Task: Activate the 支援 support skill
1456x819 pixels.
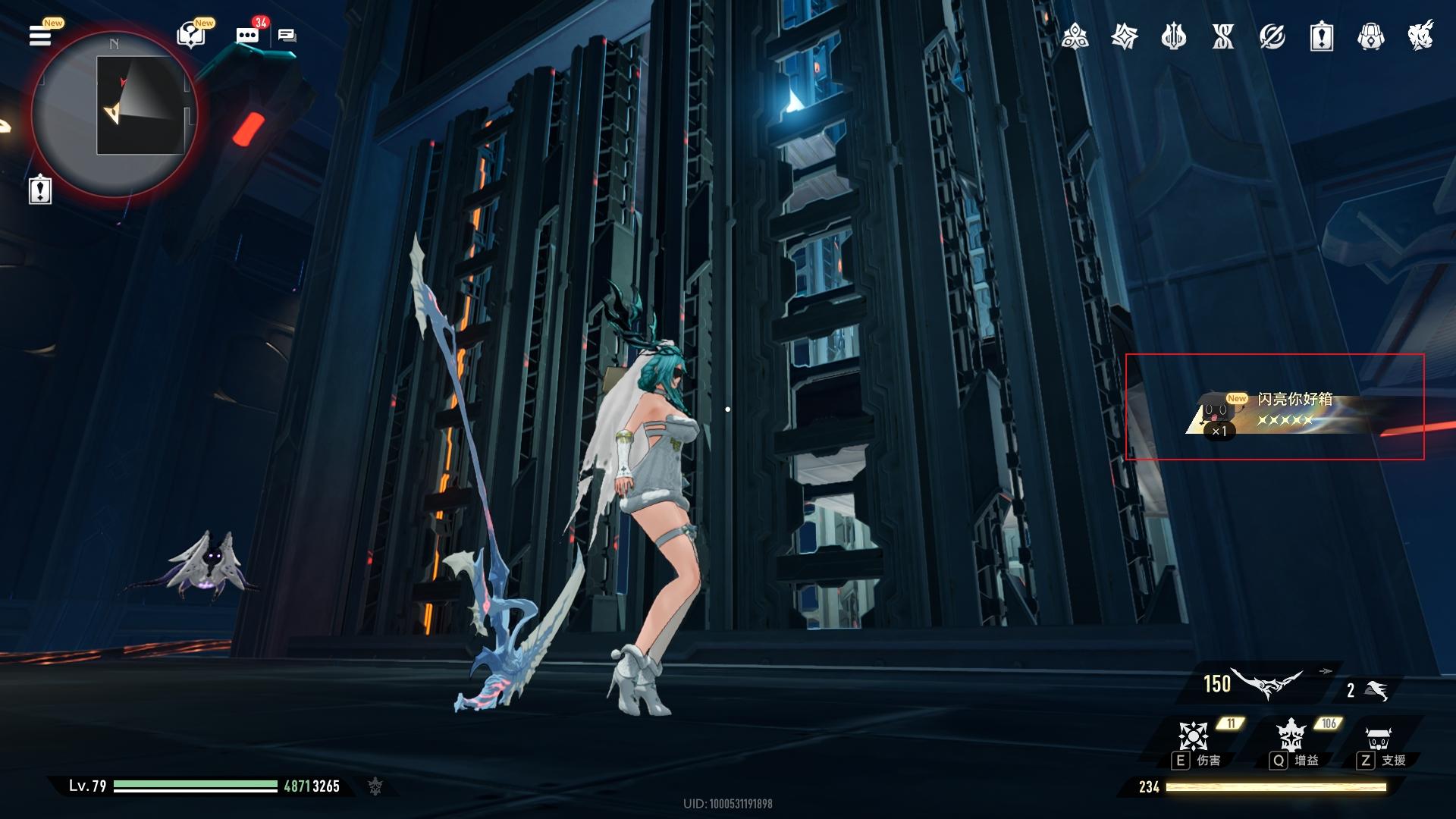Action: tap(1378, 739)
